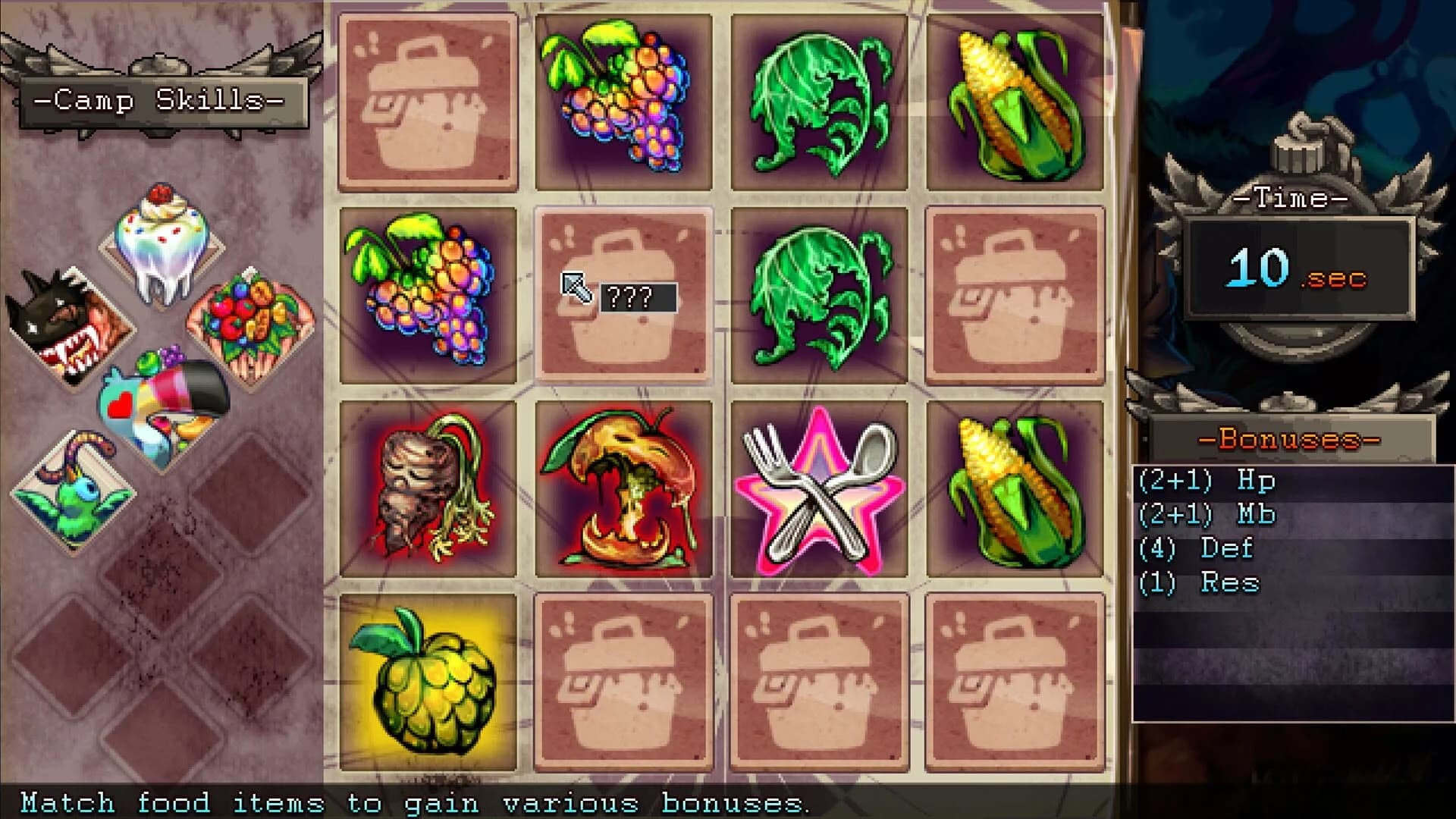Select the grapes tile in the top row
The image size is (1456, 819).
point(622,99)
